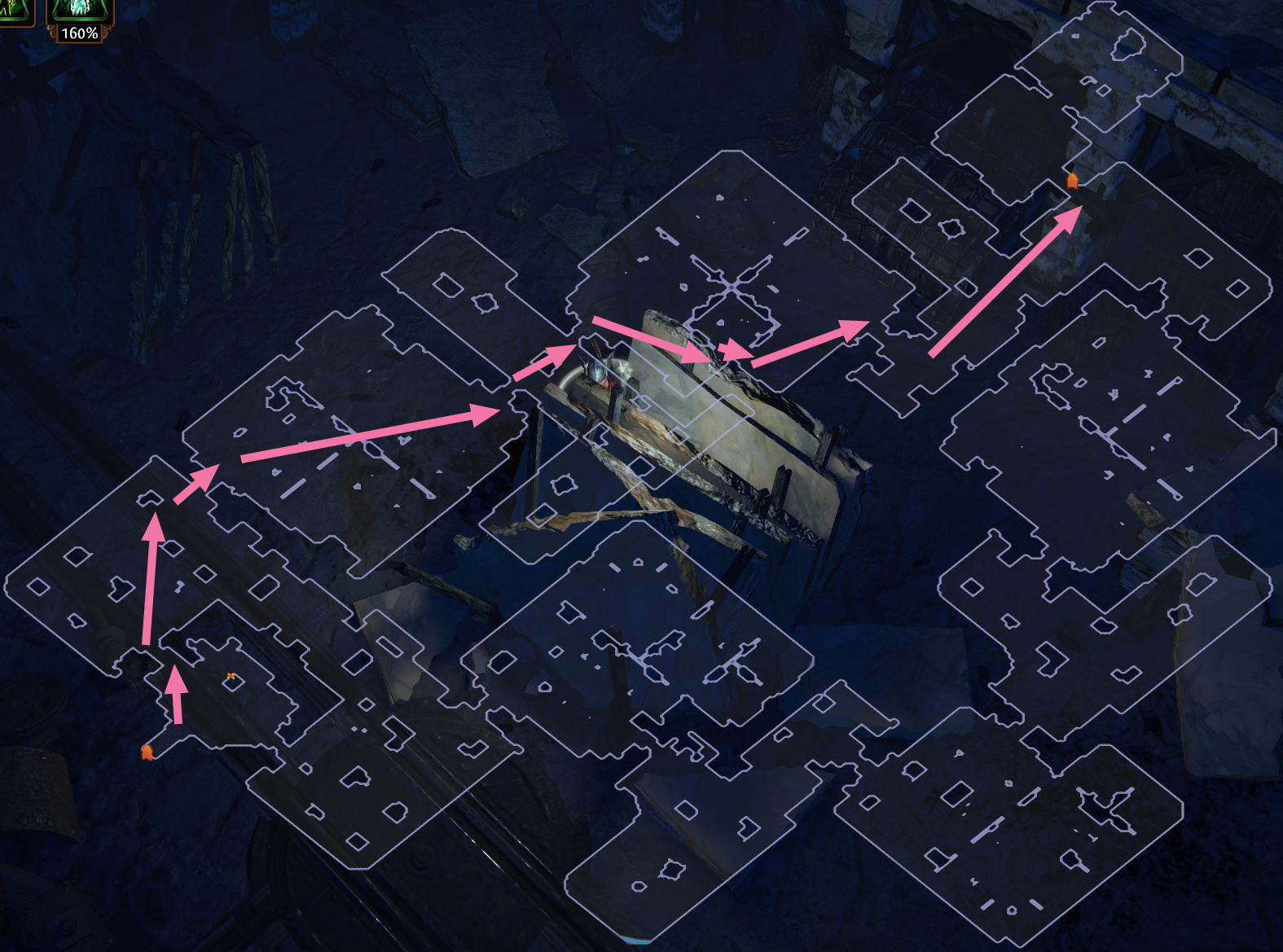This screenshot has width=1283, height=952.
Task: Select the small orange item marker near start
Action: click(x=230, y=675)
